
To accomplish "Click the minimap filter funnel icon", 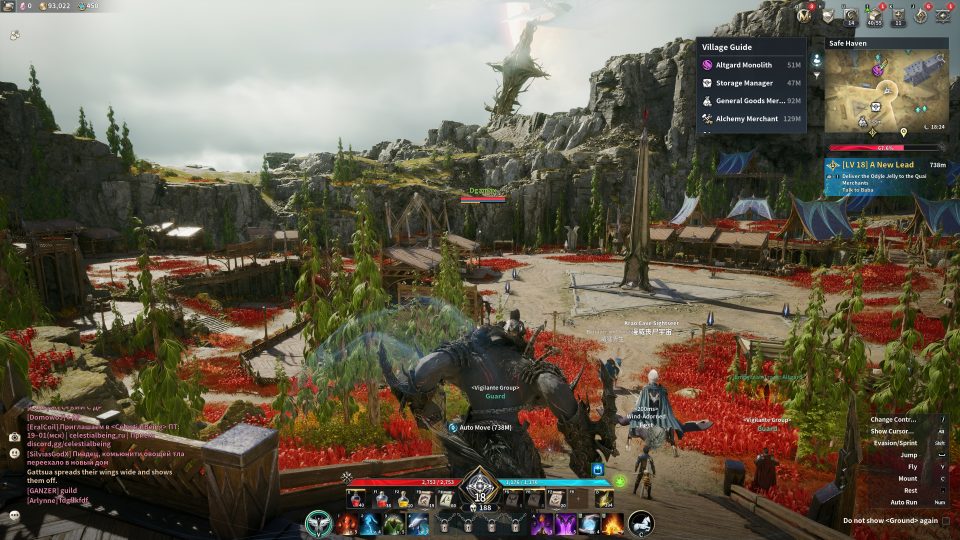I will click(x=816, y=75).
